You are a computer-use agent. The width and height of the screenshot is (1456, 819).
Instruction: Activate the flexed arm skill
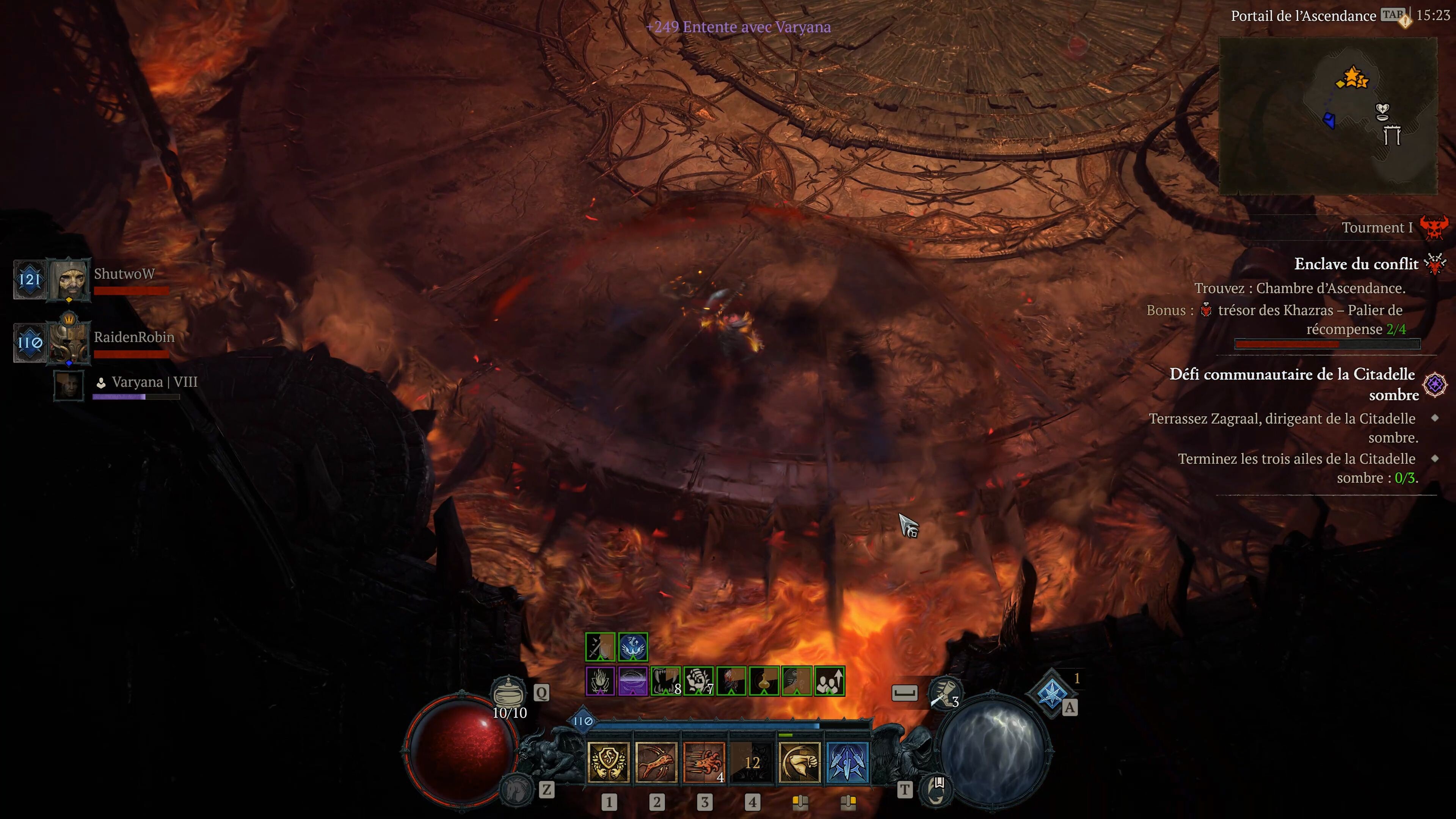[799, 763]
